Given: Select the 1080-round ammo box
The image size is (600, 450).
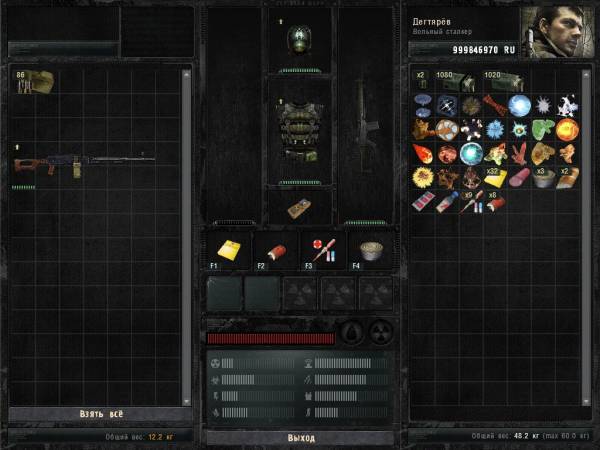Looking at the screenshot, I should point(458,84).
